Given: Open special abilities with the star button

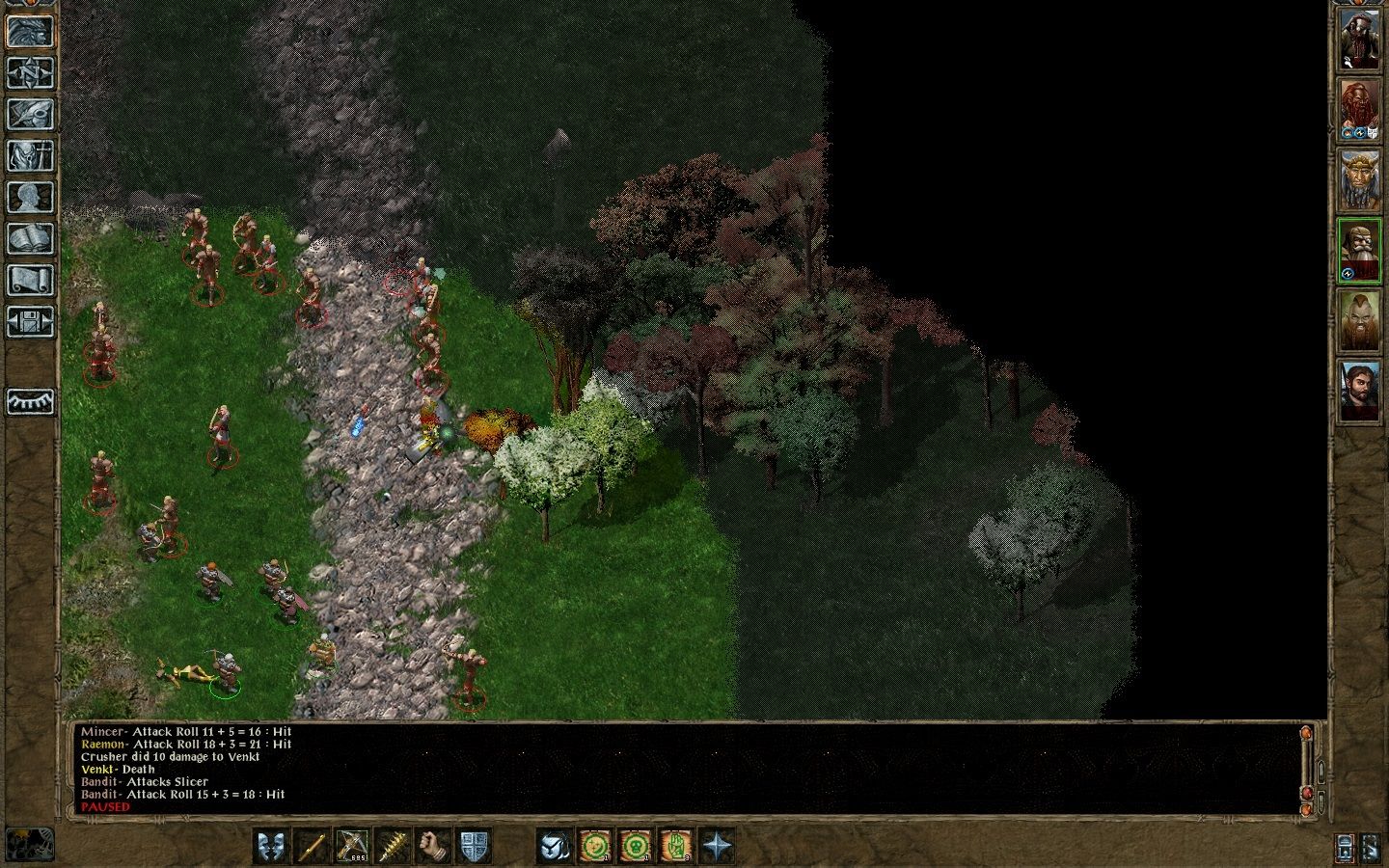Looking at the screenshot, I should click(717, 846).
